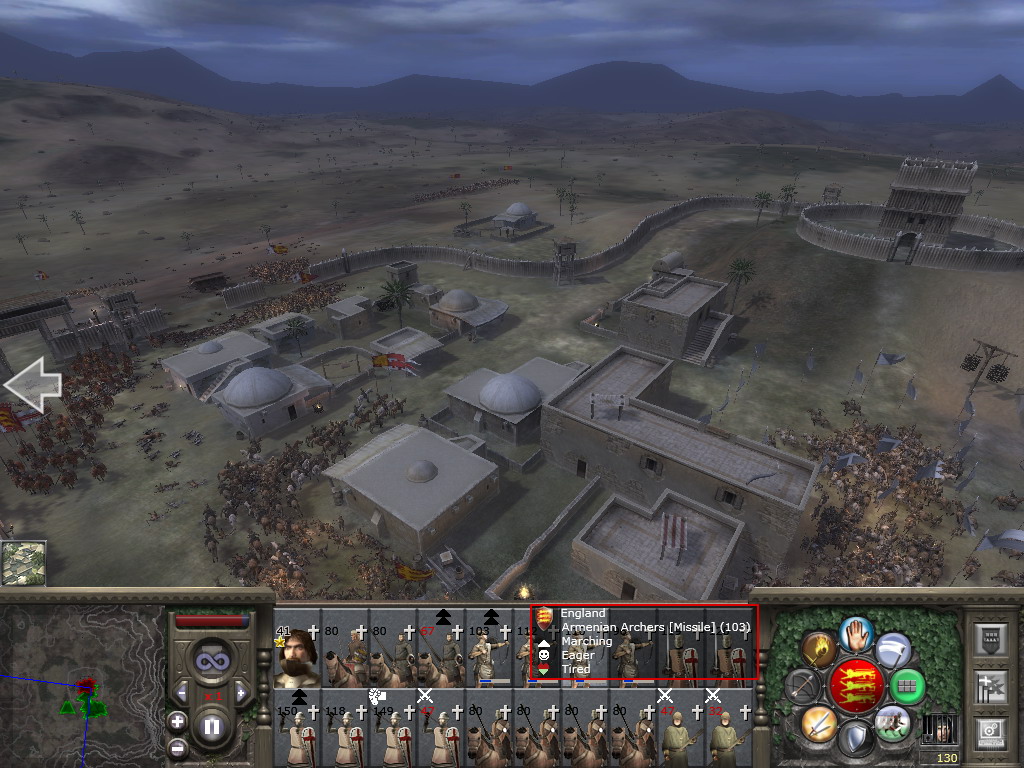
Task: Toggle the green formation grid button
Action: (907, 686)
